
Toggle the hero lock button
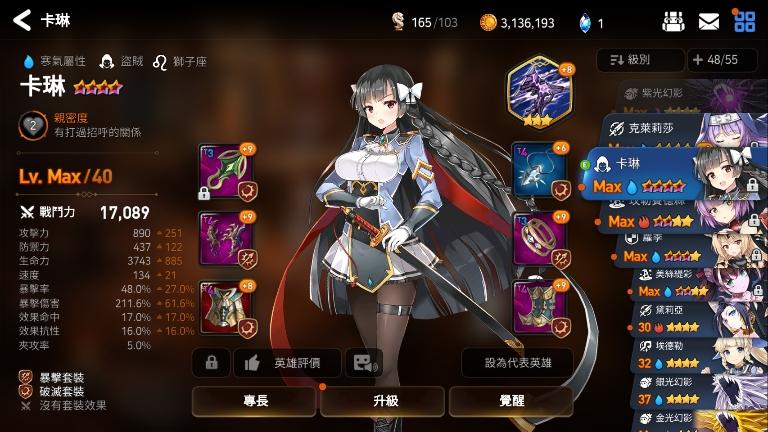pos(211,363)
